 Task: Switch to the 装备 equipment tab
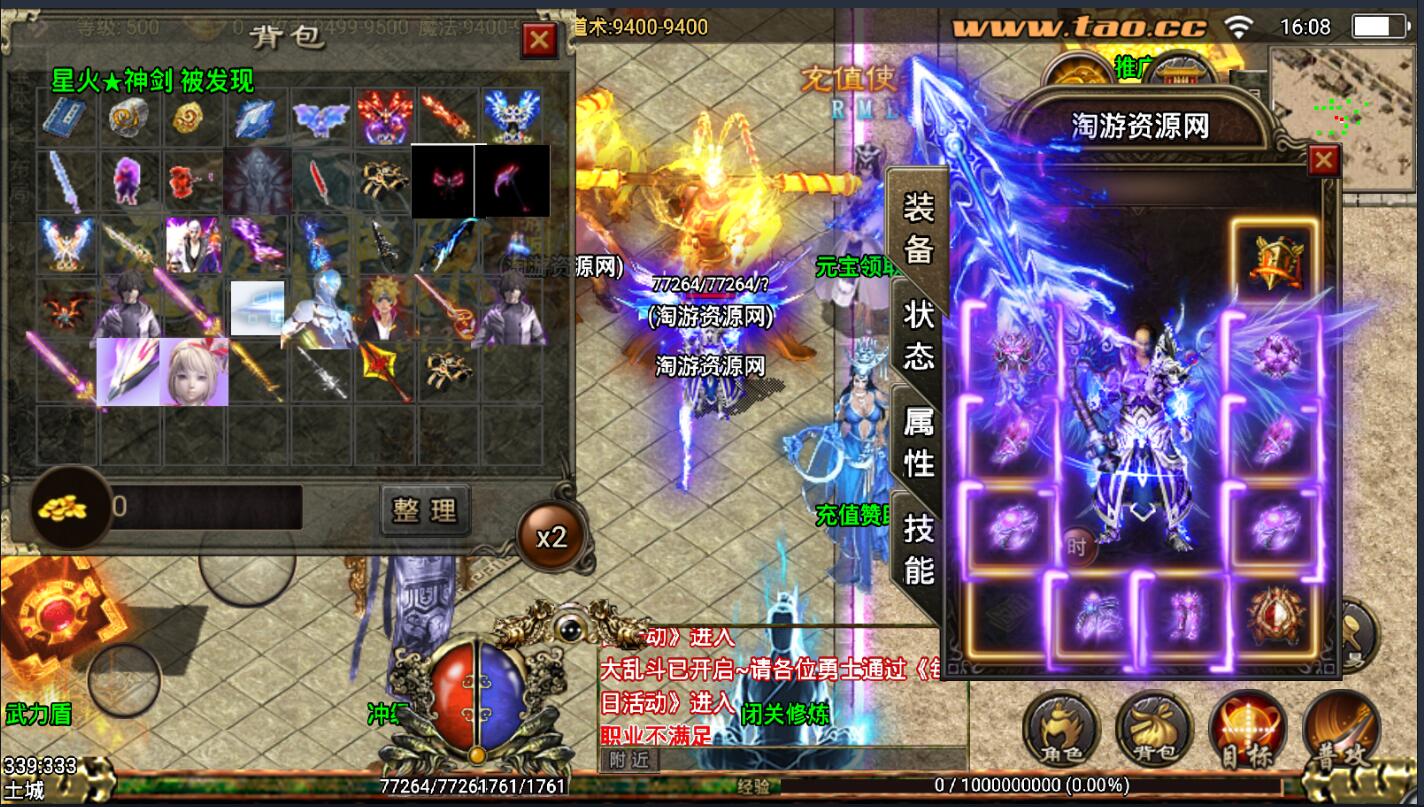pyautogui.click(x=918, y=228)
